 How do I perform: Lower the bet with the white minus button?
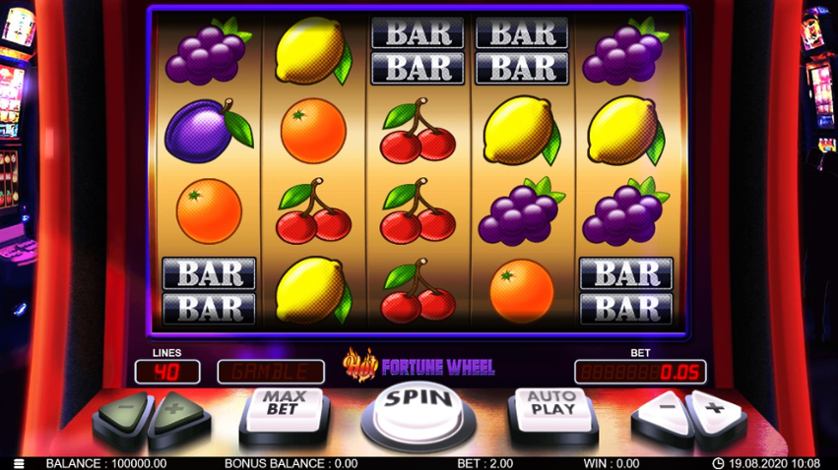pyautogui.click(x=662, y=410)
